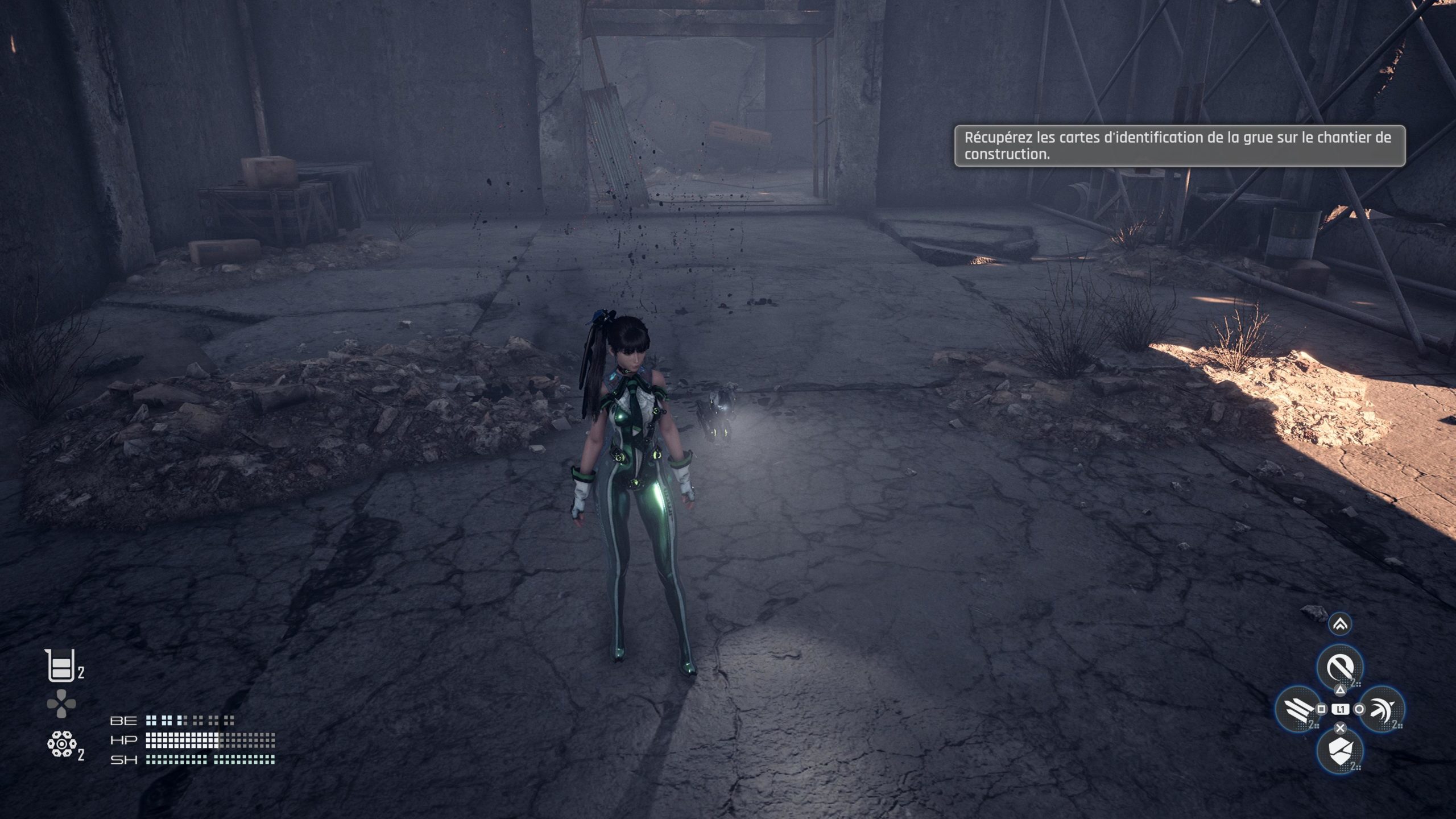Use the circular slash skill icon

click(1340, 668)
